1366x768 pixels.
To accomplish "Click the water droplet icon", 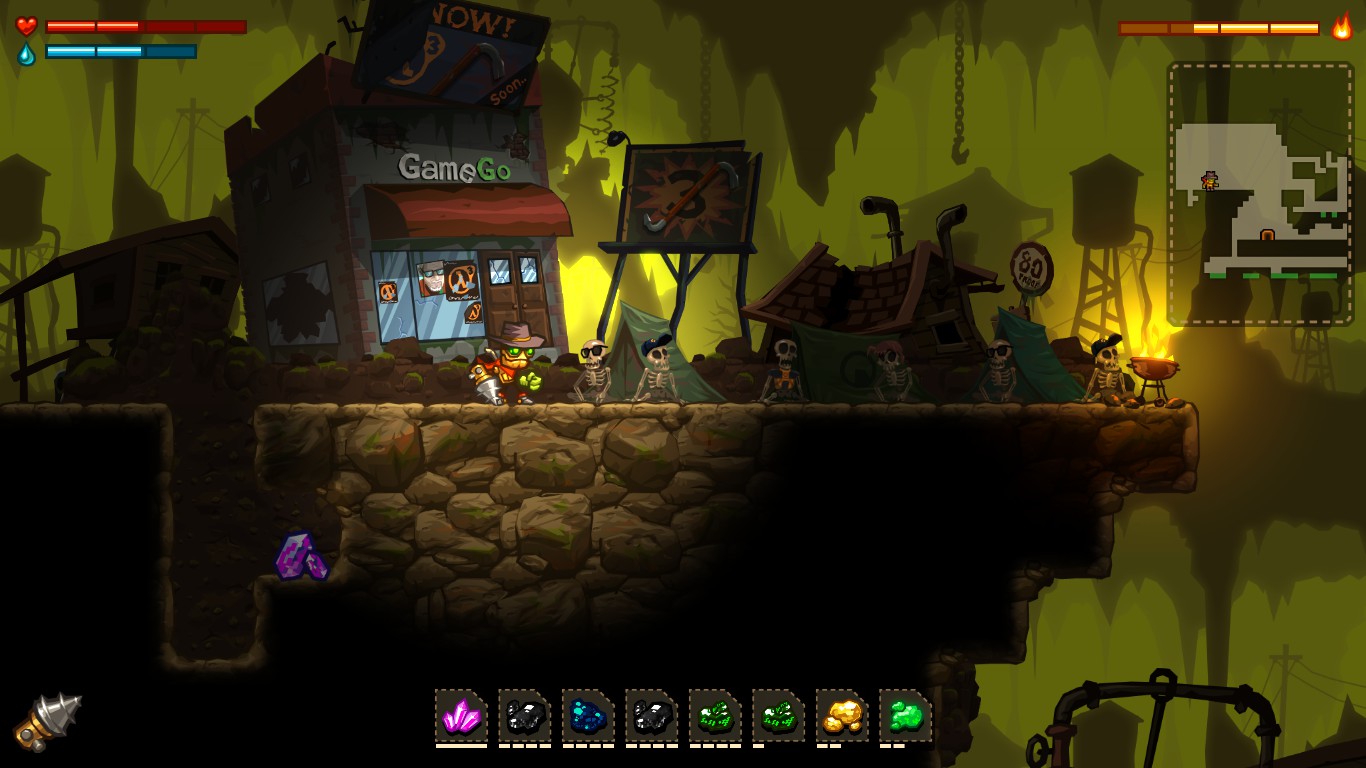I will pyautogui.click(x=25, y=52).
